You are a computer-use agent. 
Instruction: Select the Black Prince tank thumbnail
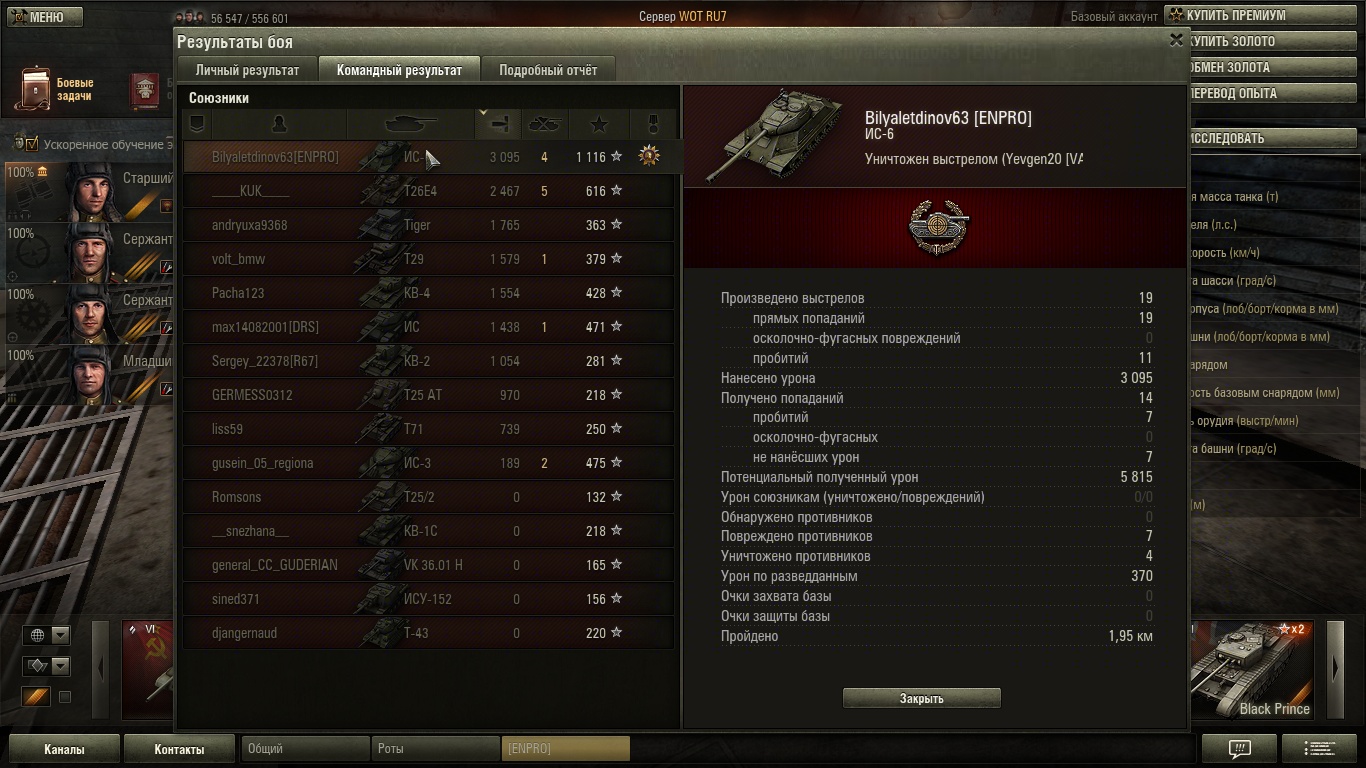[1255, 670]
